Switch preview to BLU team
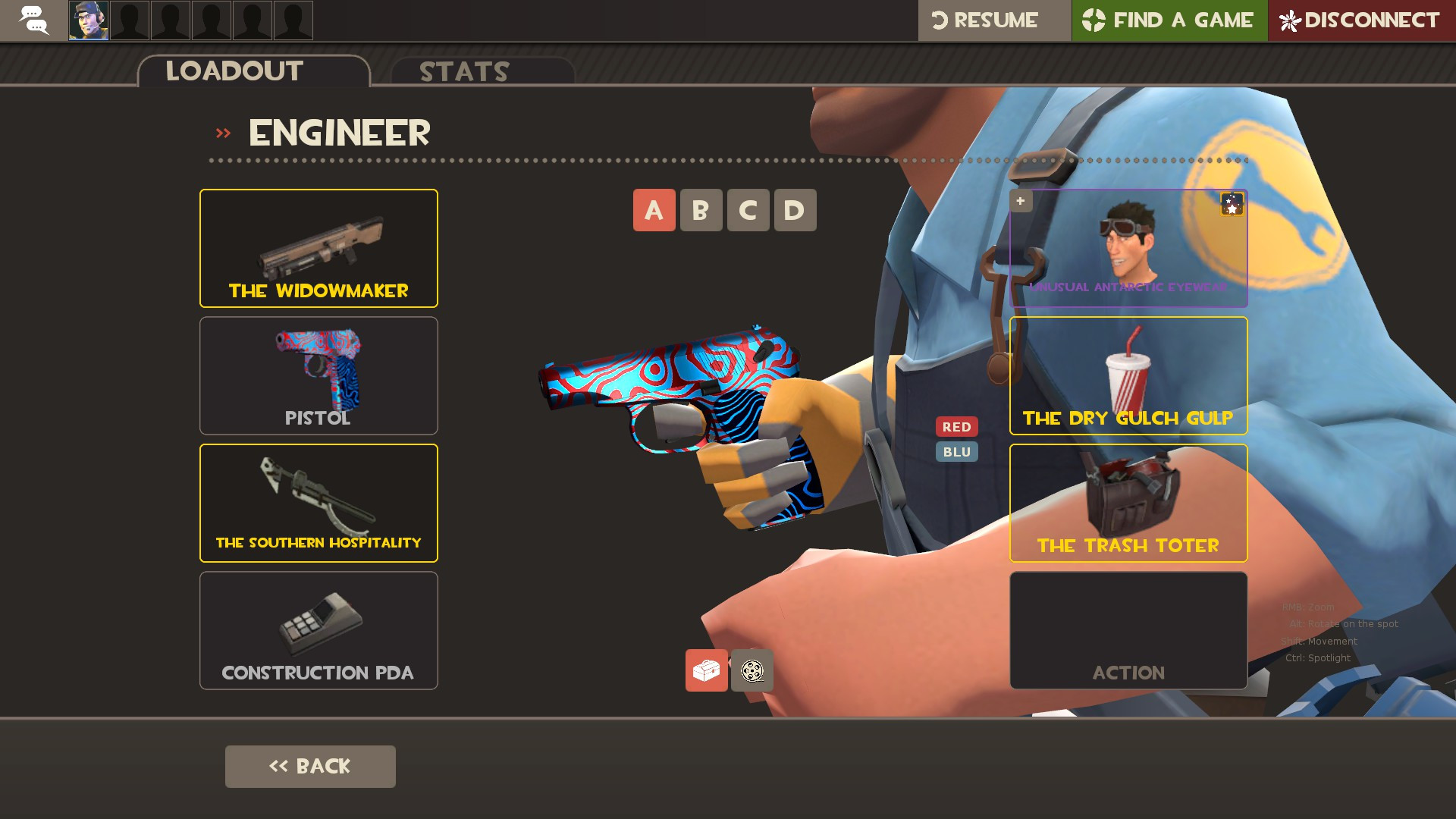Screen dimensions: 1456x819 [957, 452]
